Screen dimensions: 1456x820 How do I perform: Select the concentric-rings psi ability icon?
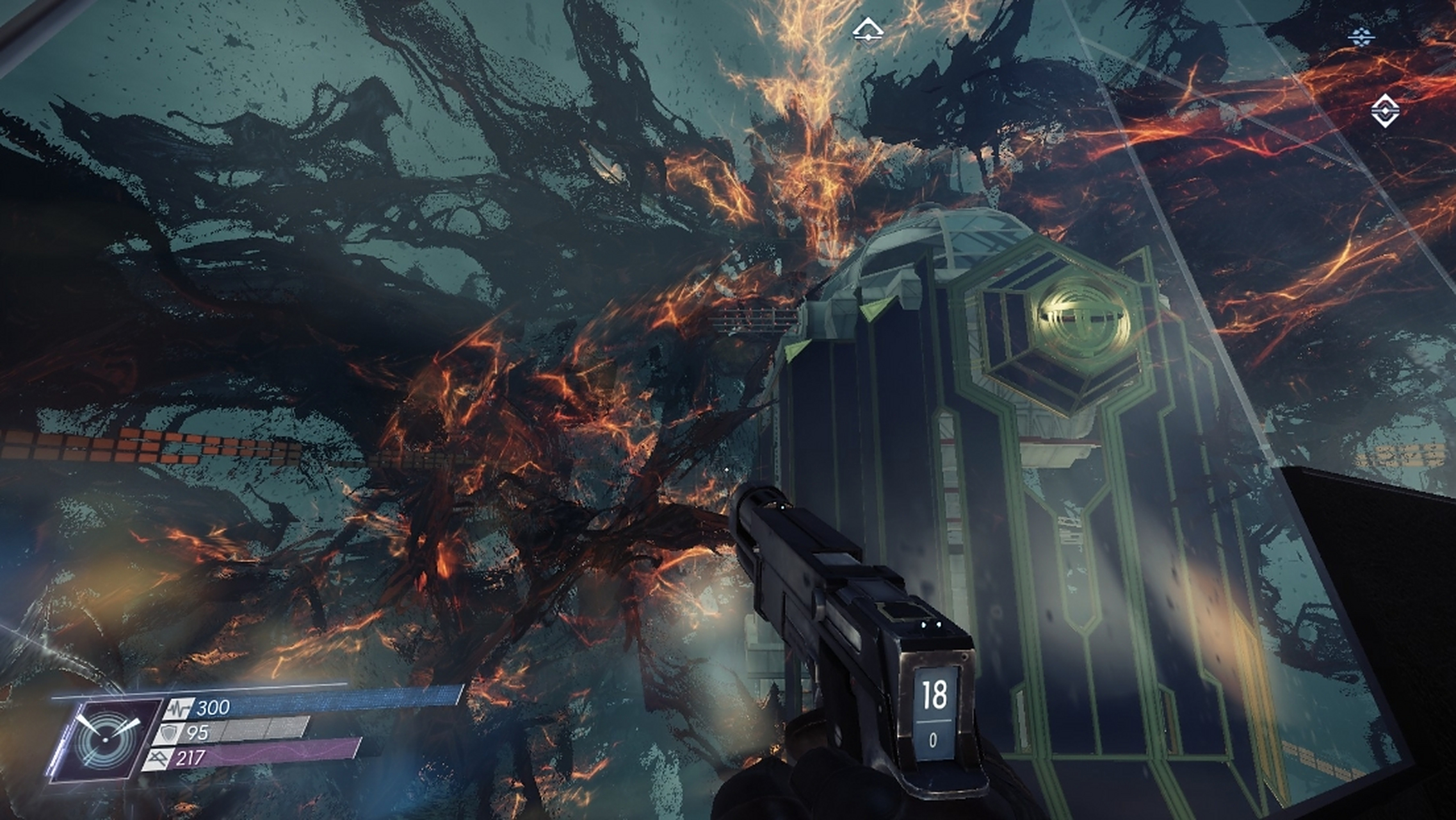click(x=106, y=739)
